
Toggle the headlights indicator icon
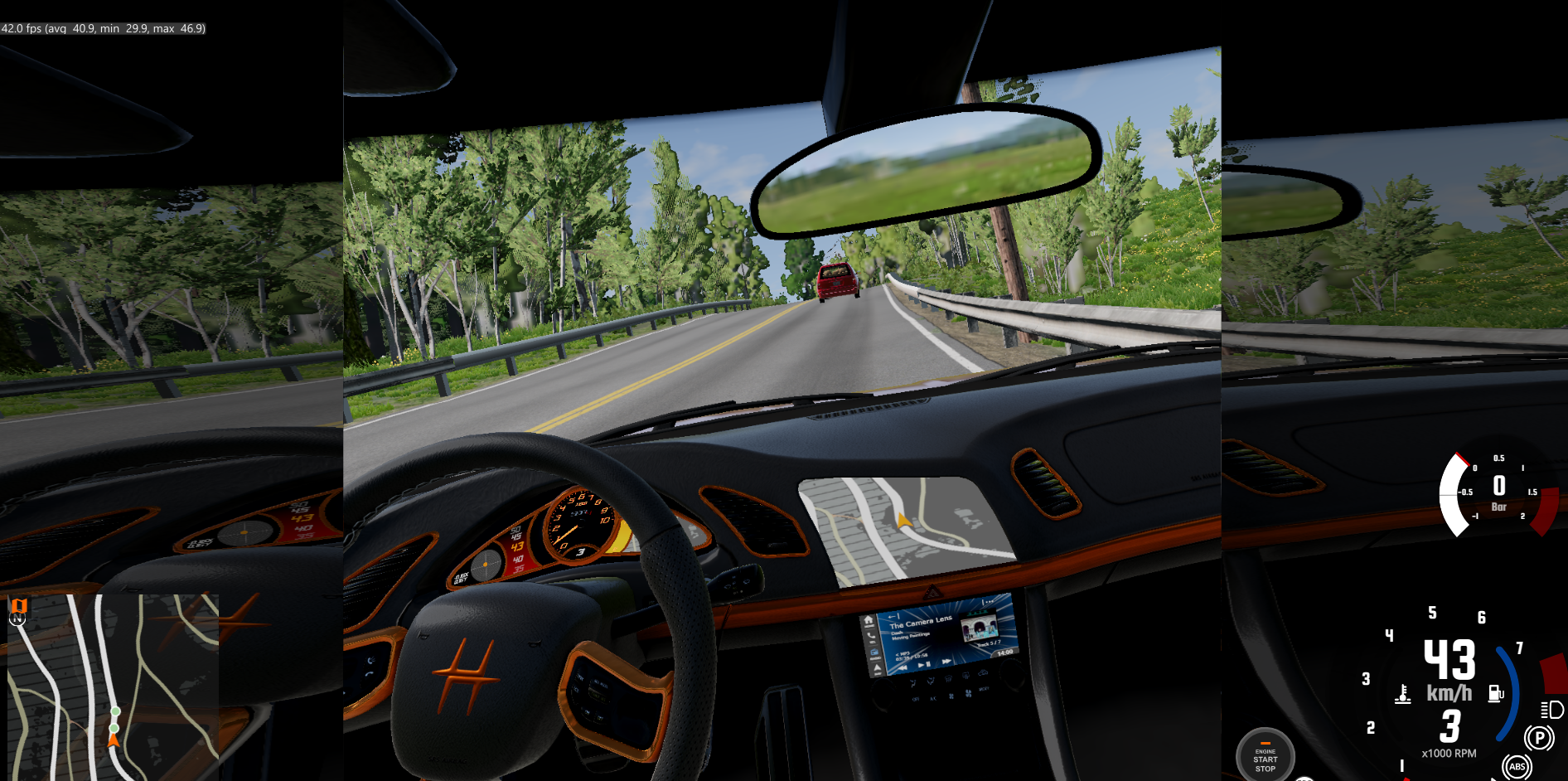pyautogui.click(x=1552, y=710)
